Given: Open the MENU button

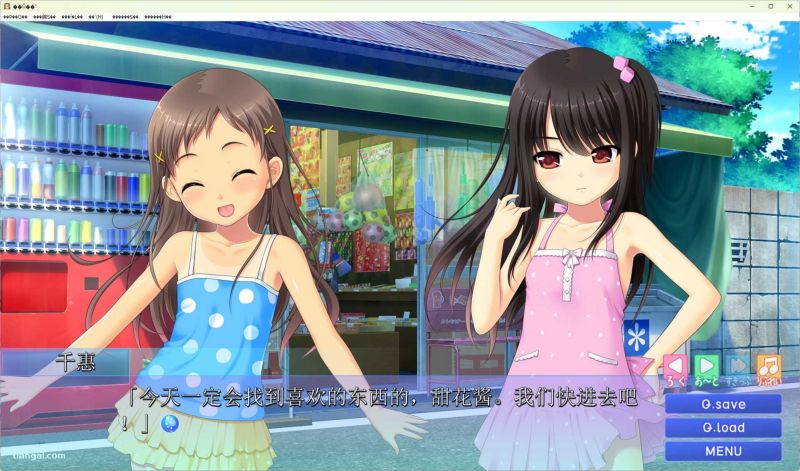Looking at the screenshot, I should 723,451.
